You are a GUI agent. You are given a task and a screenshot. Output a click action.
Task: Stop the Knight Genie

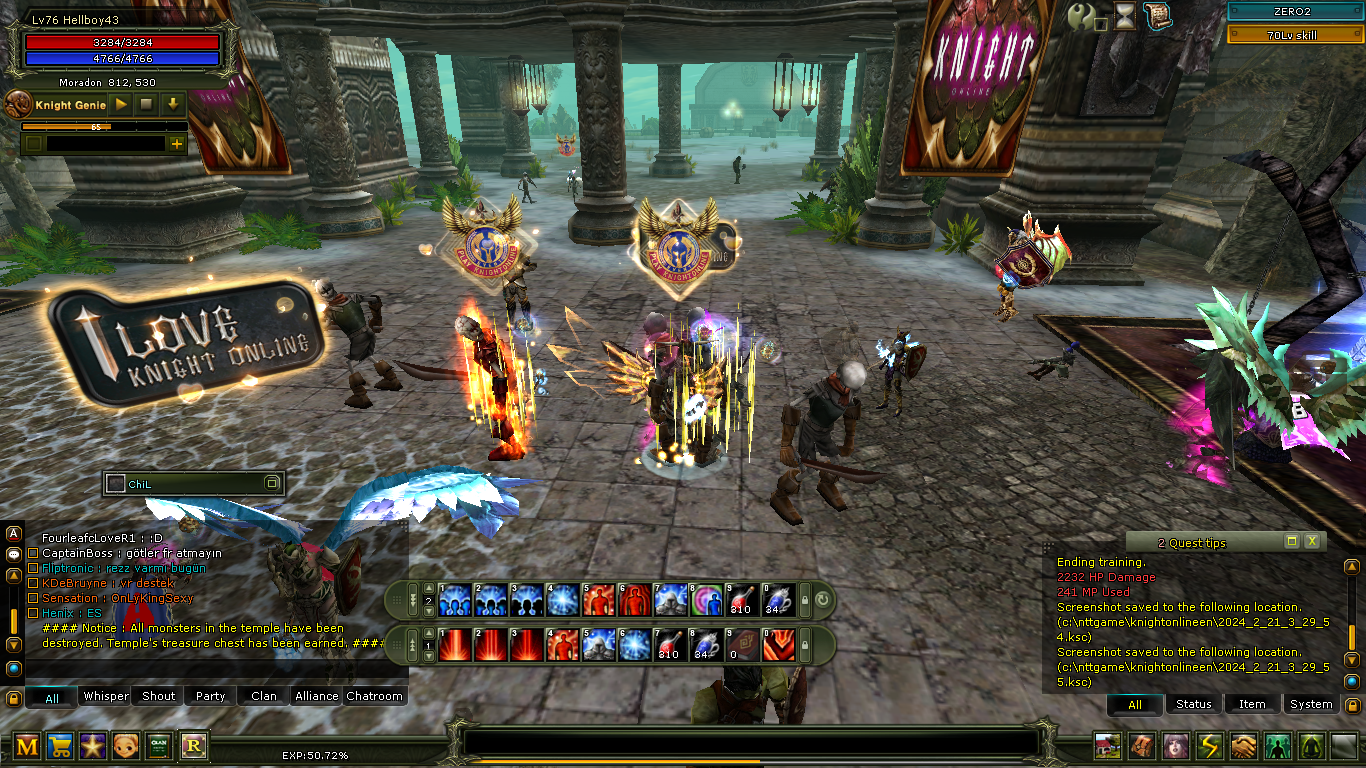(147, 104)
